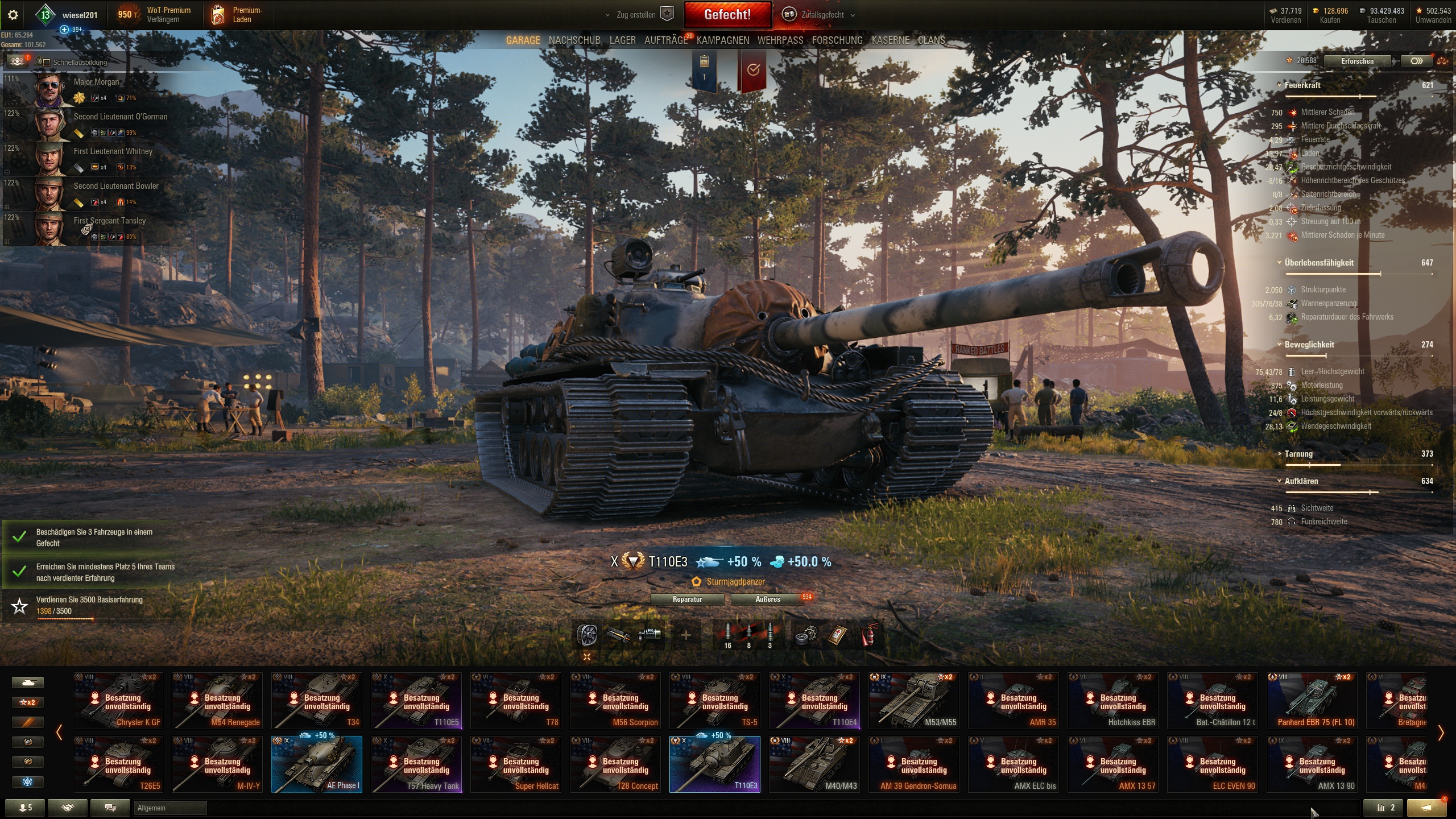This screenshot has height=819, width=1456.
Task: Open the improved engine equipment slot
Action: [x=648, y=635]
